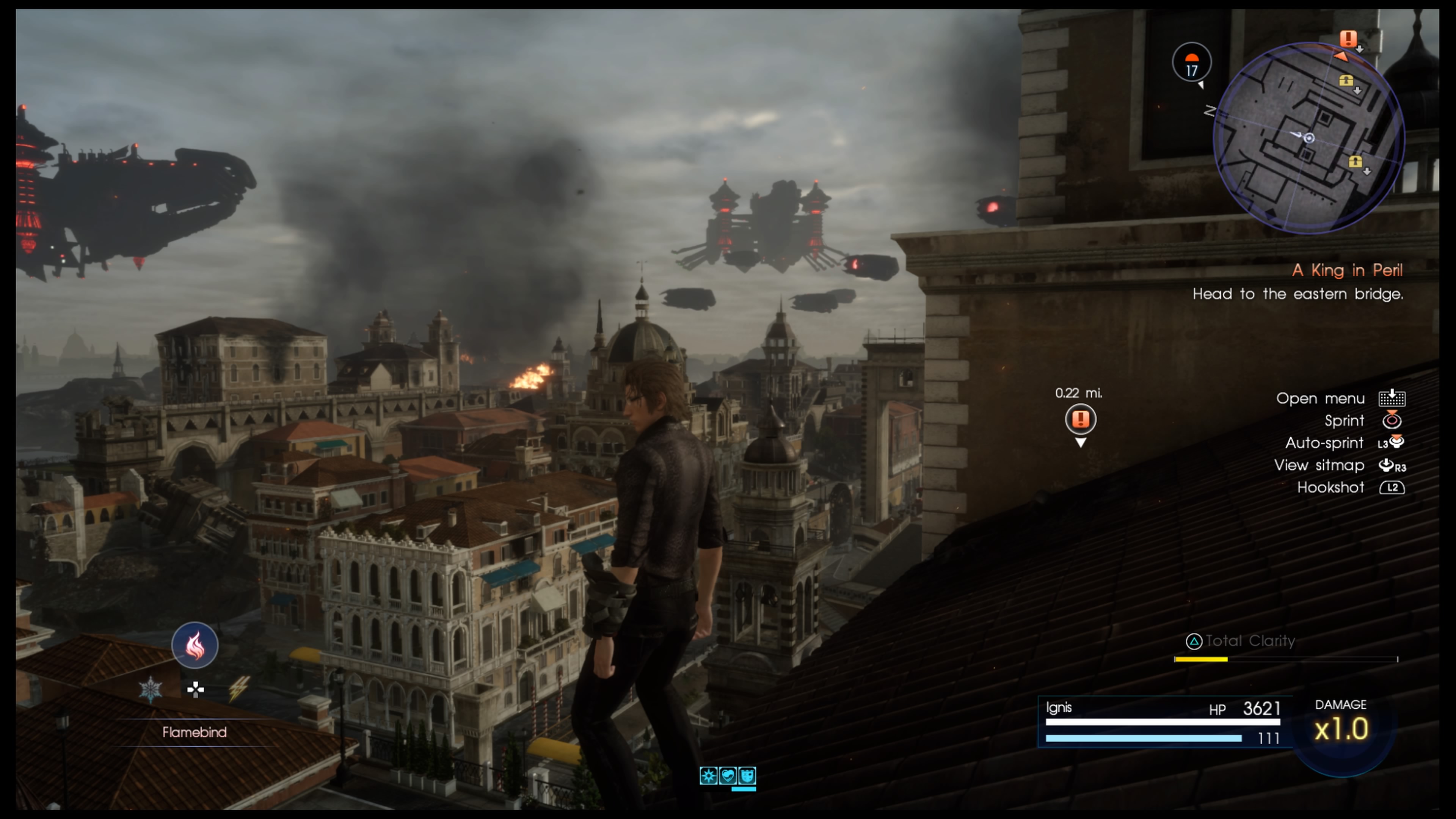
Task: Click the sun icon showing 17
Action: click(1191, 63)
